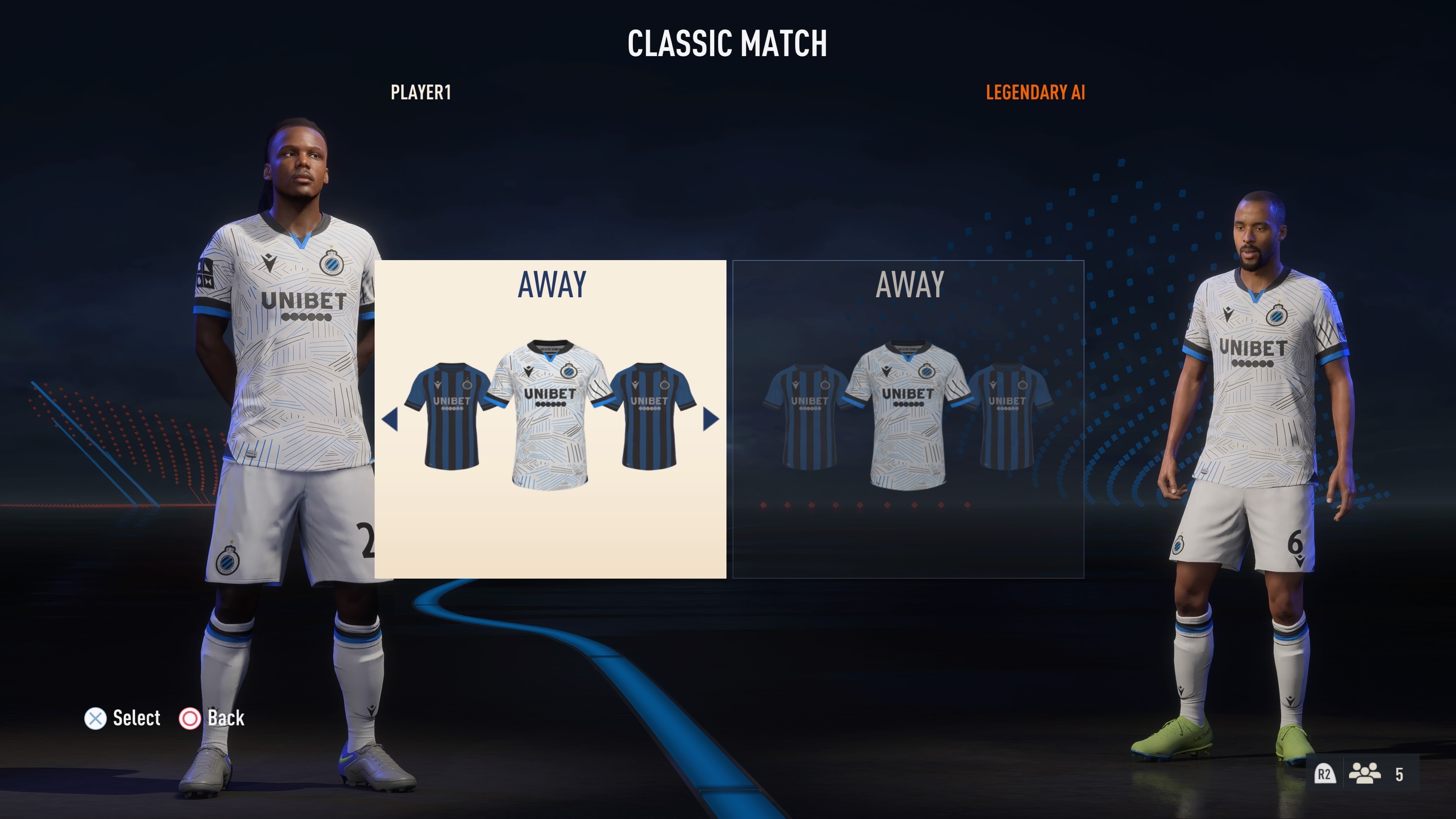Select the white Away kit in Player1's panel
The height and width of the screenshot is (819, 1456).
[549, 416]
